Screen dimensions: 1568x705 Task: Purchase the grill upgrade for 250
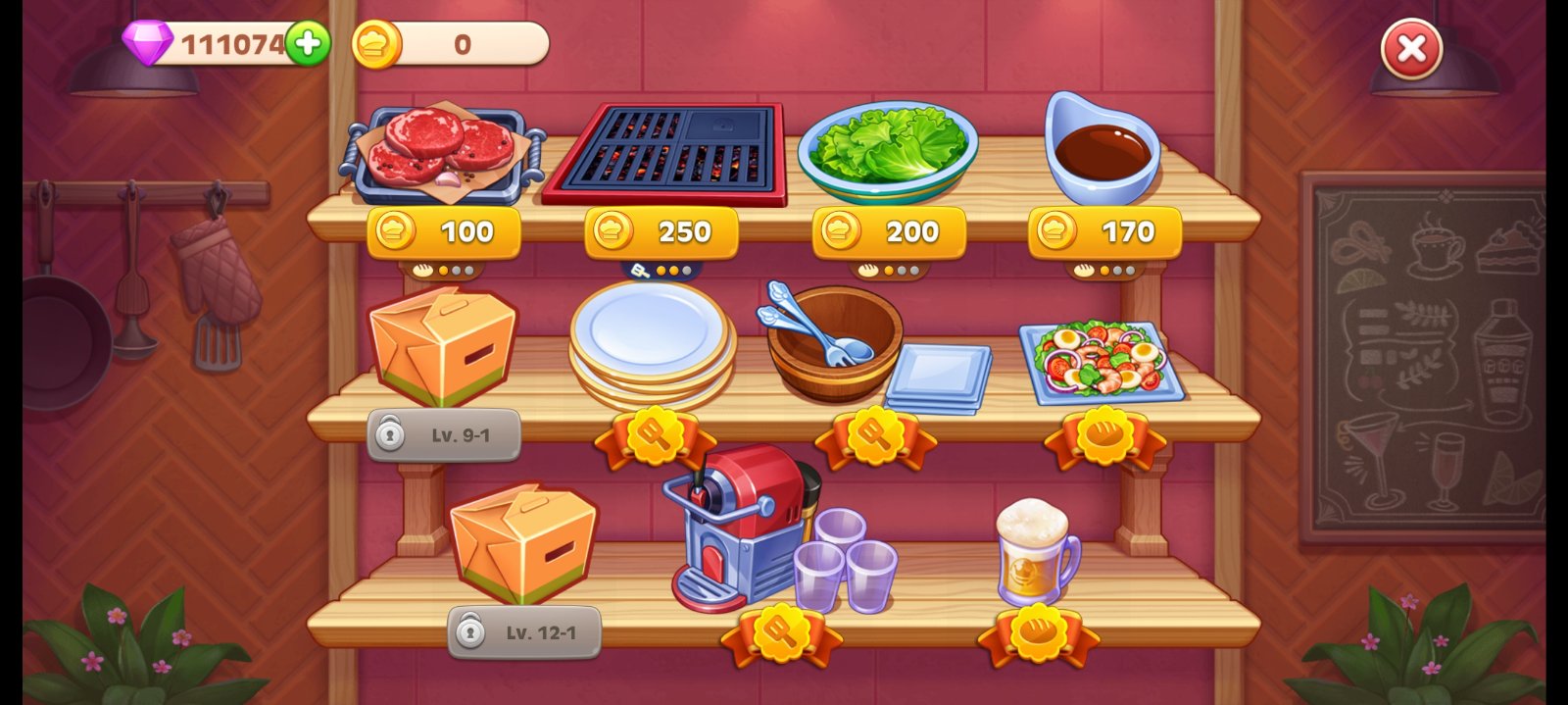tap(661, 232)
